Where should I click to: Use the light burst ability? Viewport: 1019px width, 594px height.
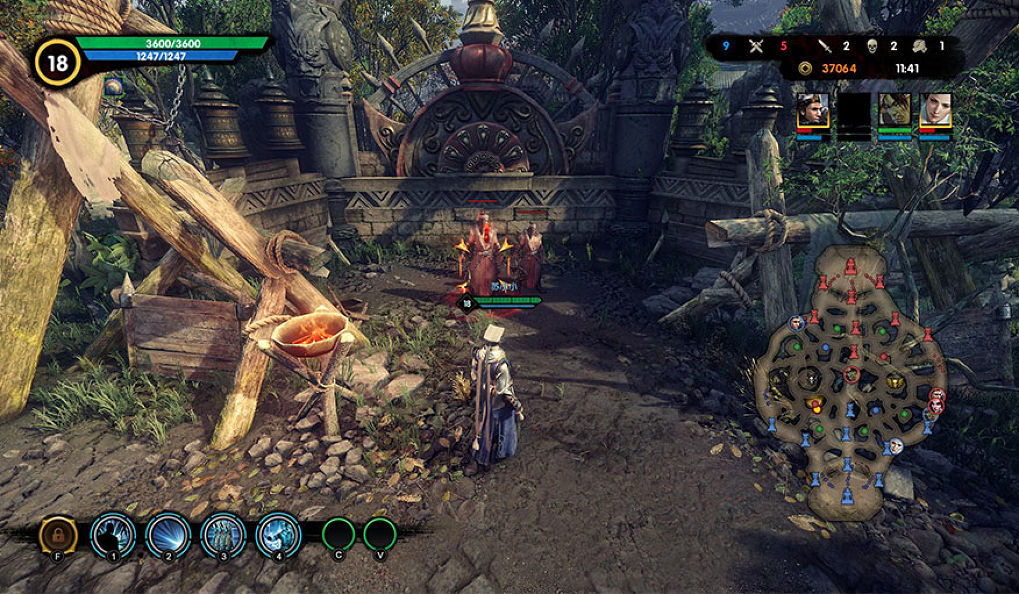[x=168, y=535]
